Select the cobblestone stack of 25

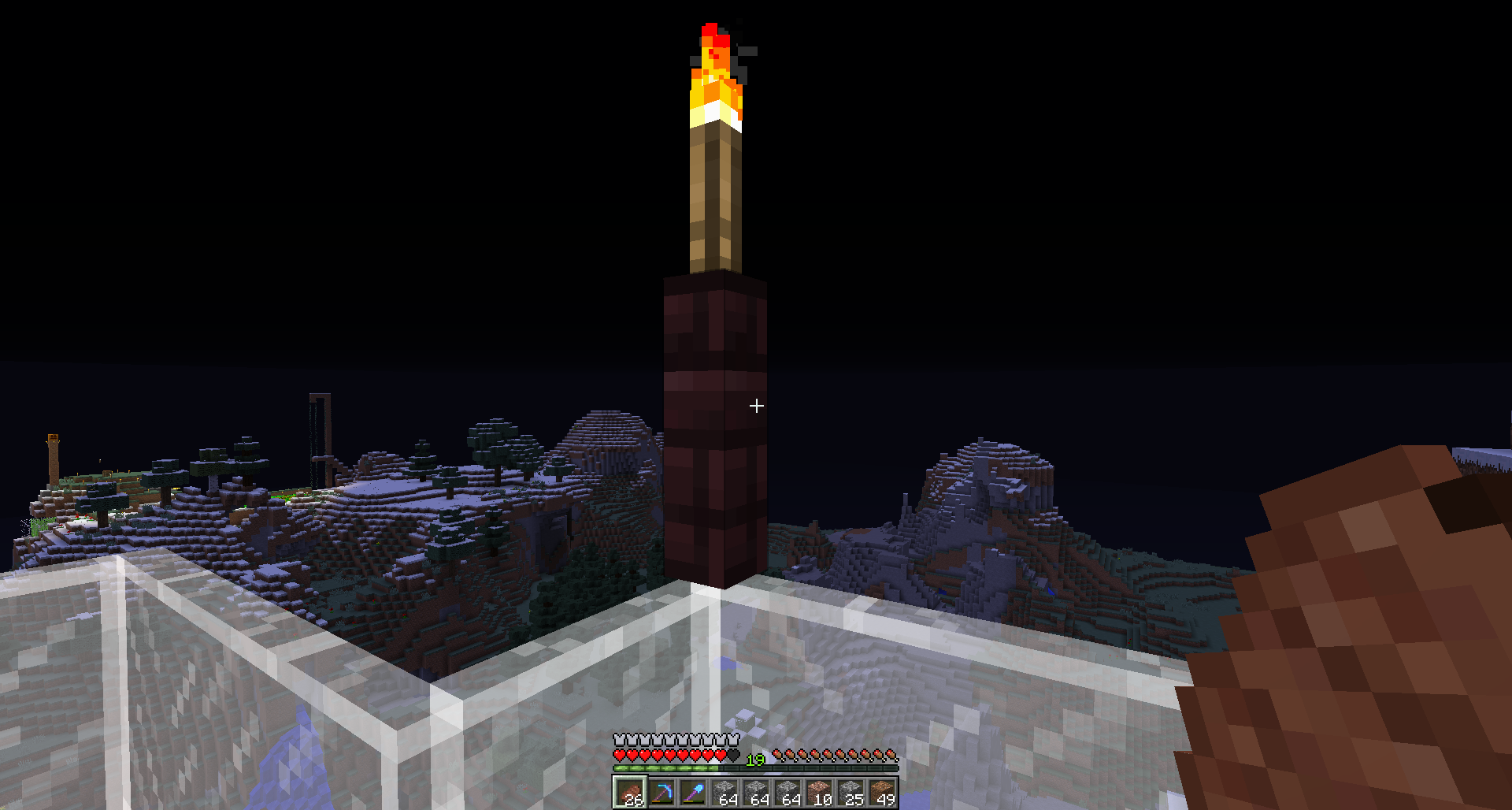coord(850,793)
